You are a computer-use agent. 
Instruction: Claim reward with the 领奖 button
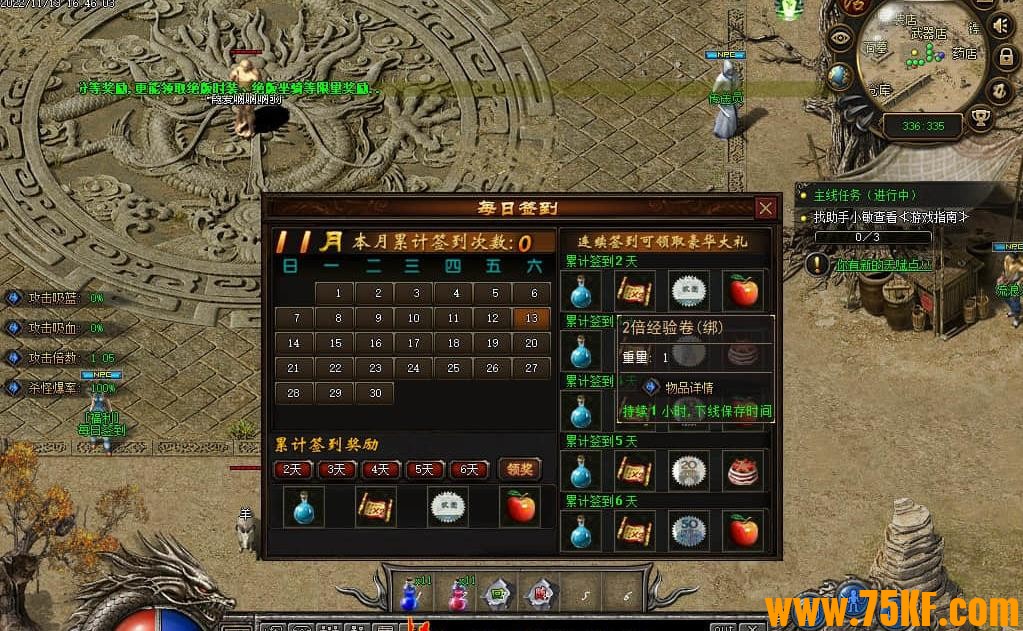click(519, 469)
